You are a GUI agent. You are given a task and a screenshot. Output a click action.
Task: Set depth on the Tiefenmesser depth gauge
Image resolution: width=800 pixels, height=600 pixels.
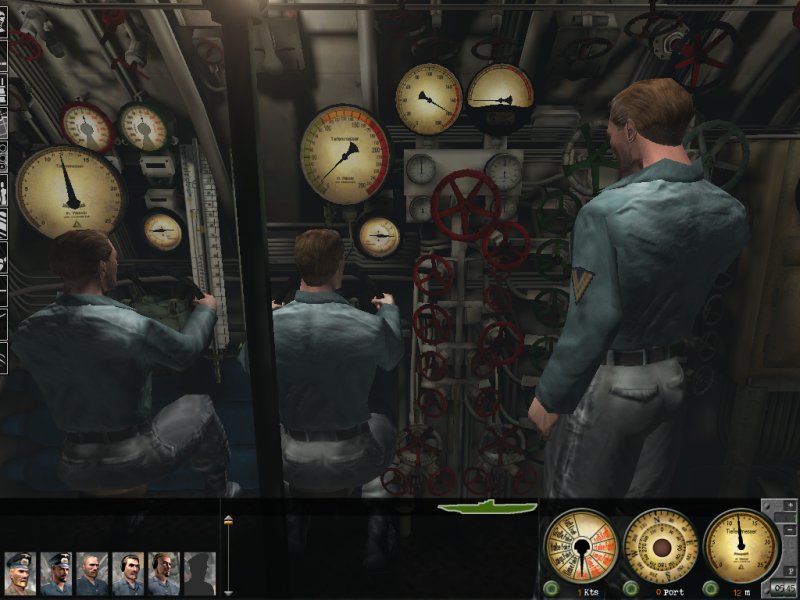(741, 546)
